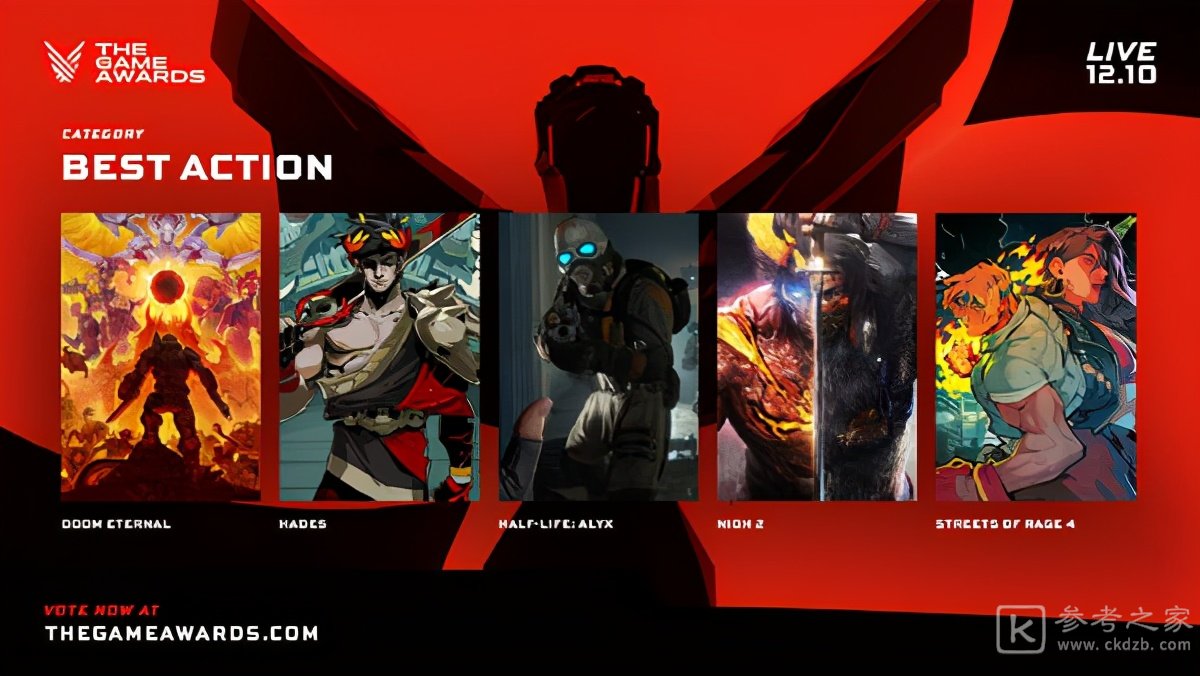Click The Game Awards logo
Image resolution: width=1200 pixels, height=676 pixels.
click(125, 62)
